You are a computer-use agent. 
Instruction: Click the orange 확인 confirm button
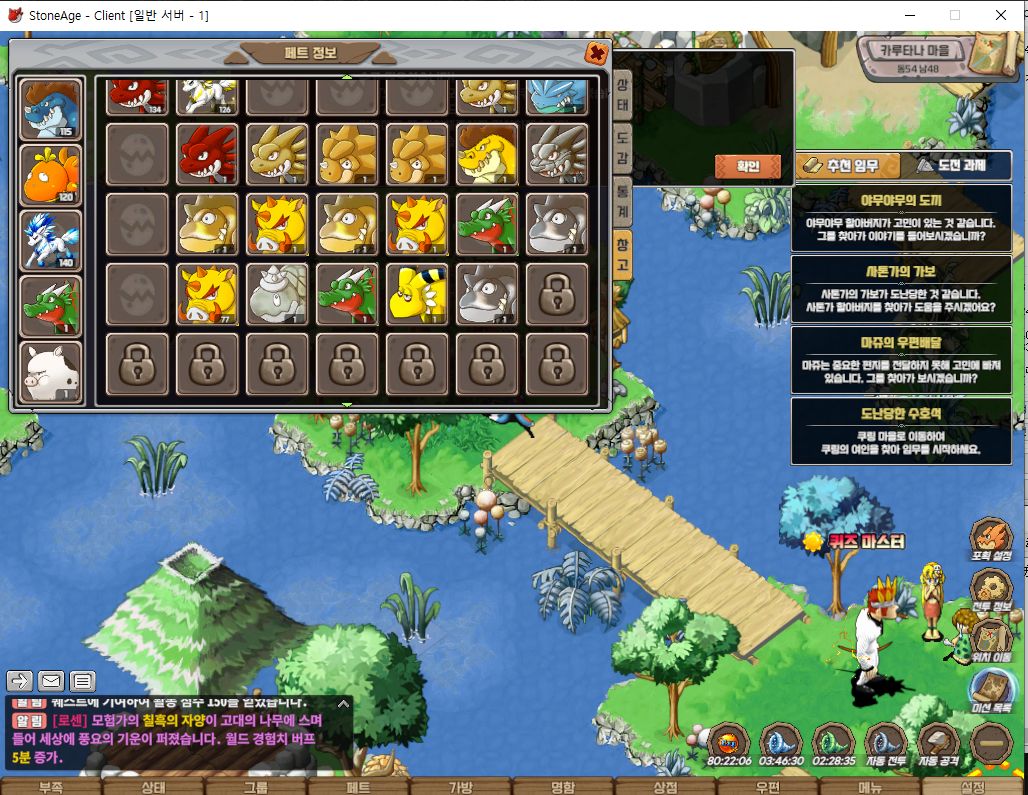[x=748, y=166]
